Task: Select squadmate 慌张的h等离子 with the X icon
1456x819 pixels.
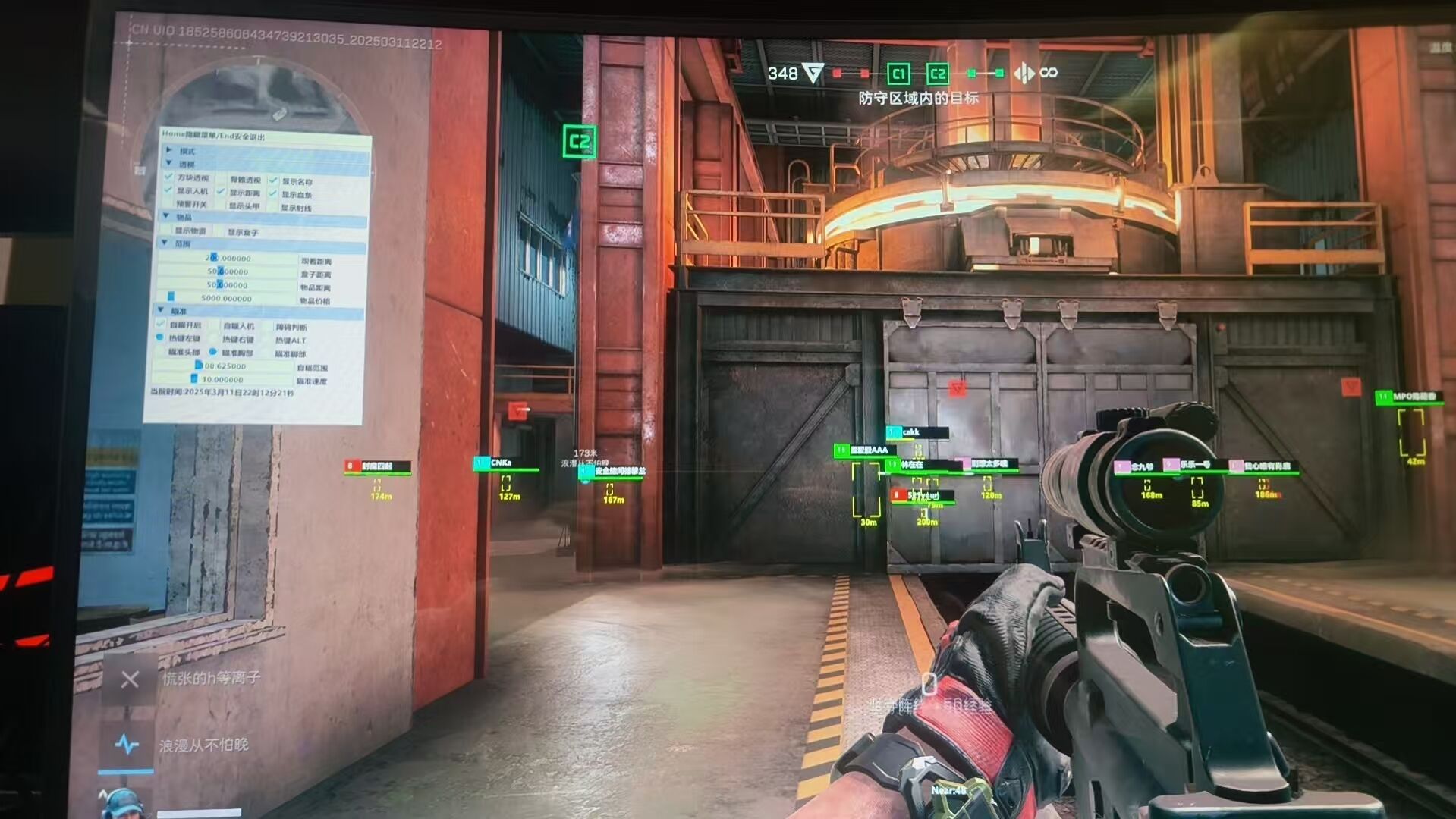Action: [130, 679]
